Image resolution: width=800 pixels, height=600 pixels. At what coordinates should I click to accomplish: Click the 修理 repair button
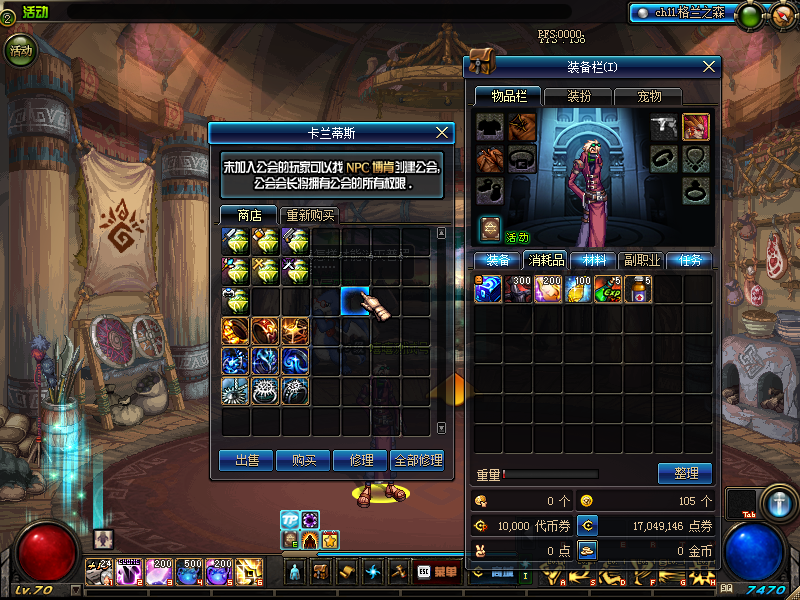(x=361, y=460)
